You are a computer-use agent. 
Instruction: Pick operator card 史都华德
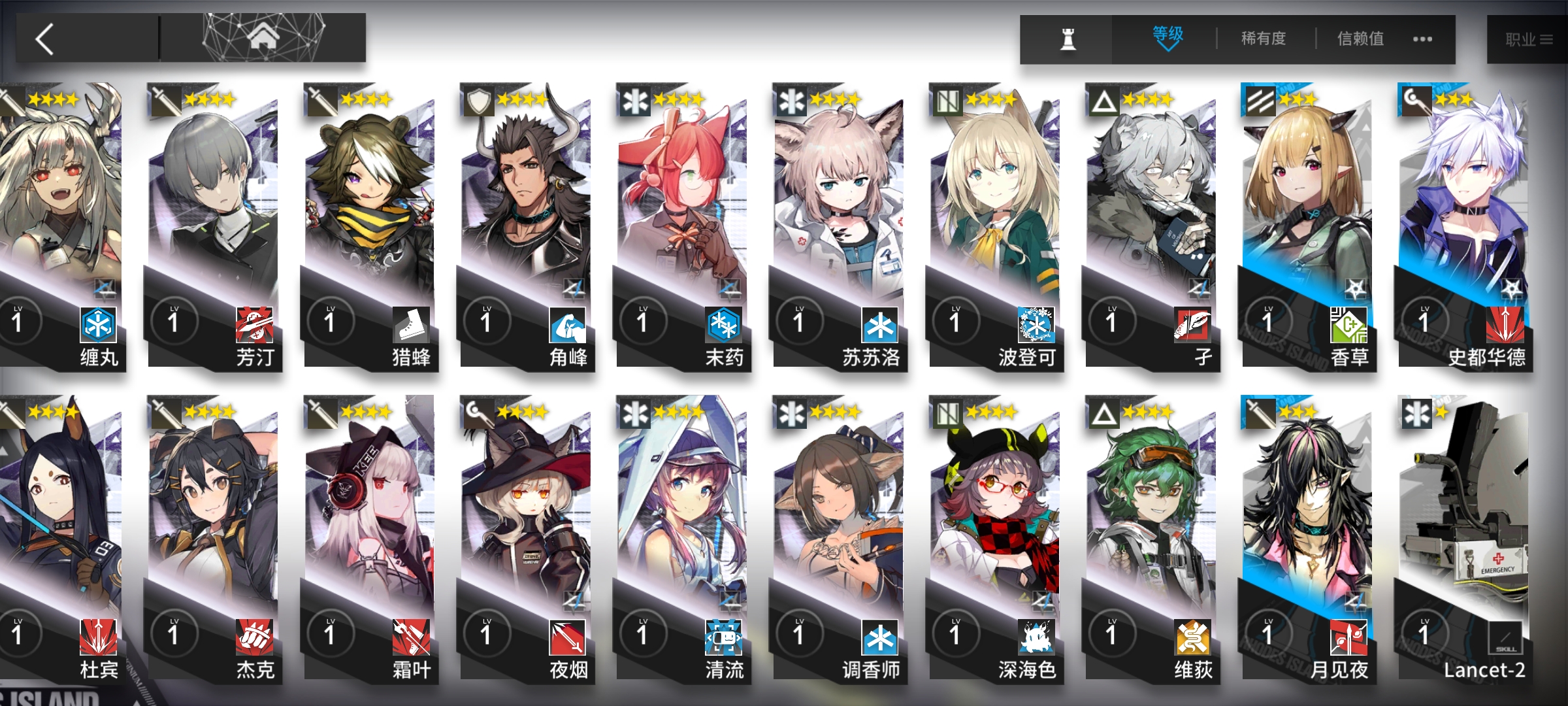coord(1463,222)
